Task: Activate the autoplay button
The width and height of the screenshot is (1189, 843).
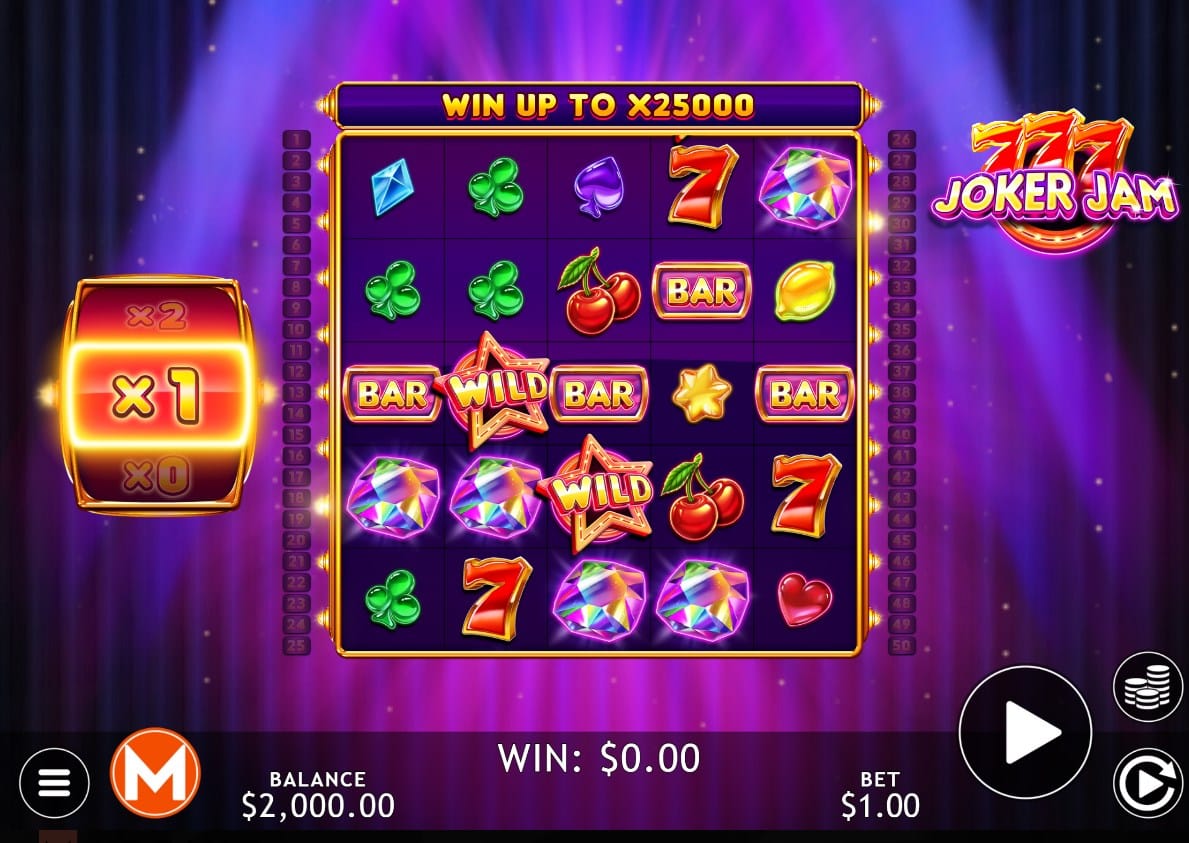Action: [x=1147, y=782]
